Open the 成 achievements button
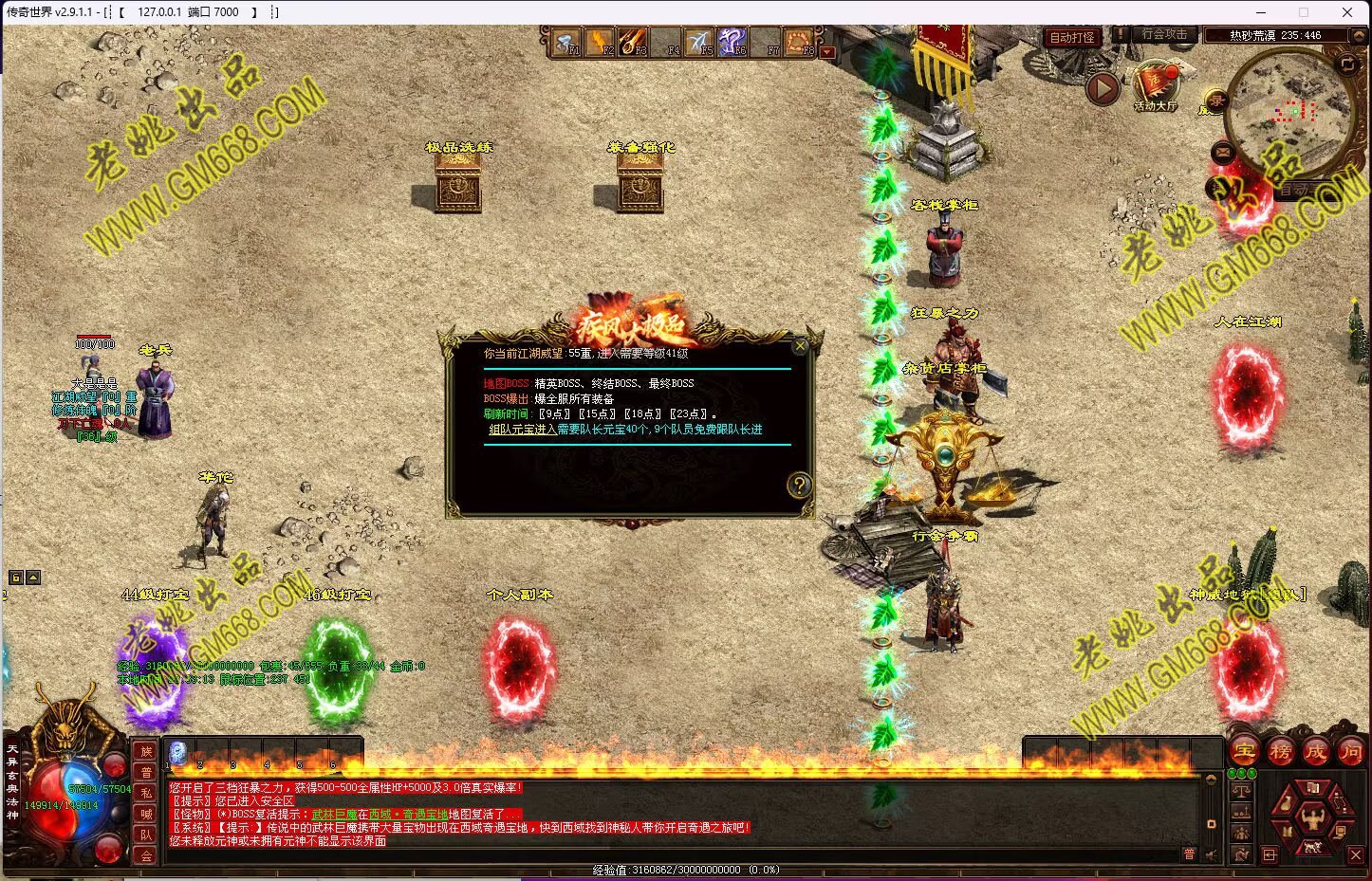This screenshot has width=1372, height=881. tap(1315, 752)
